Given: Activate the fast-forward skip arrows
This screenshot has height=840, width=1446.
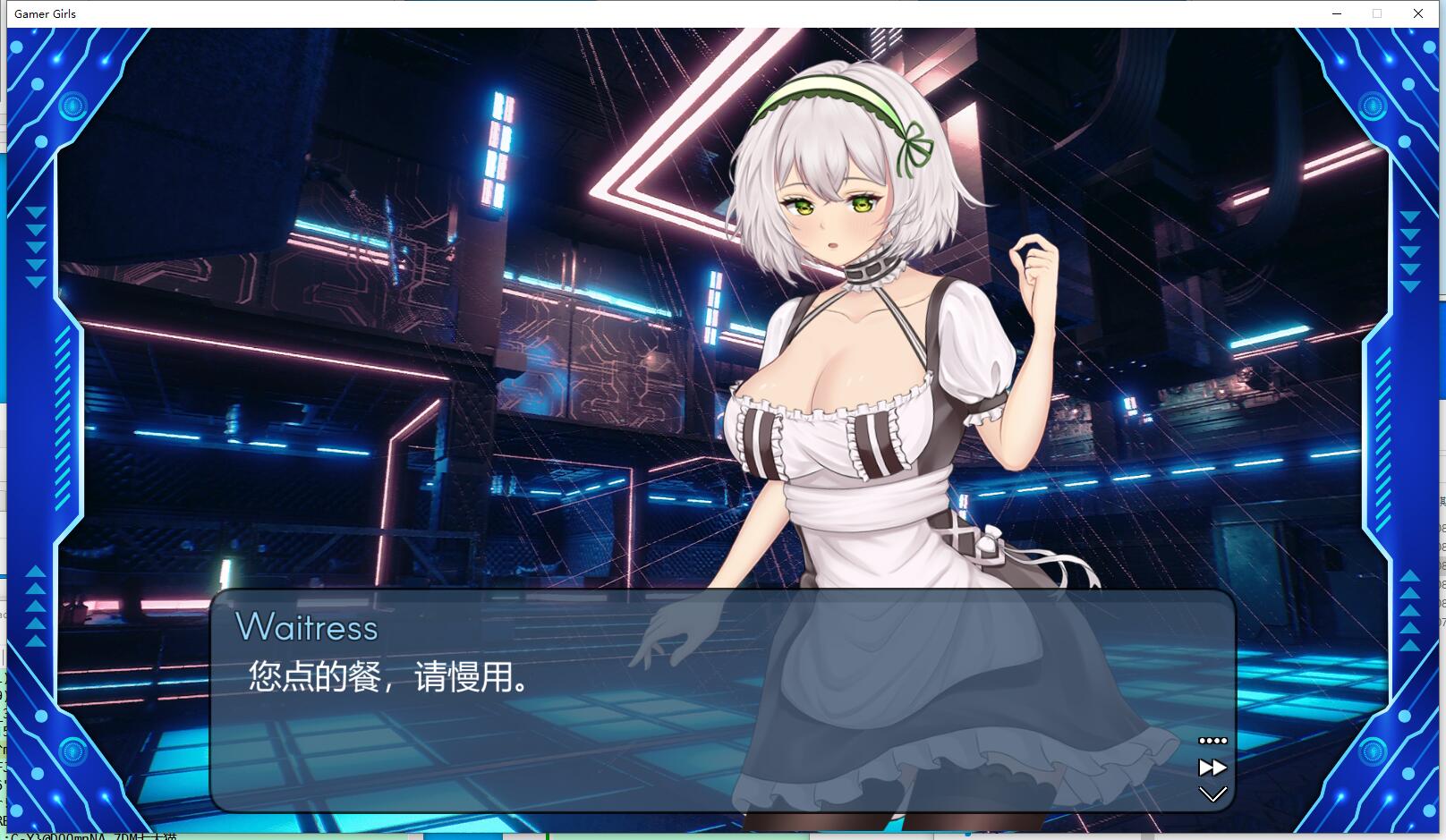Looking at the screenshot, I should 1212,768.
